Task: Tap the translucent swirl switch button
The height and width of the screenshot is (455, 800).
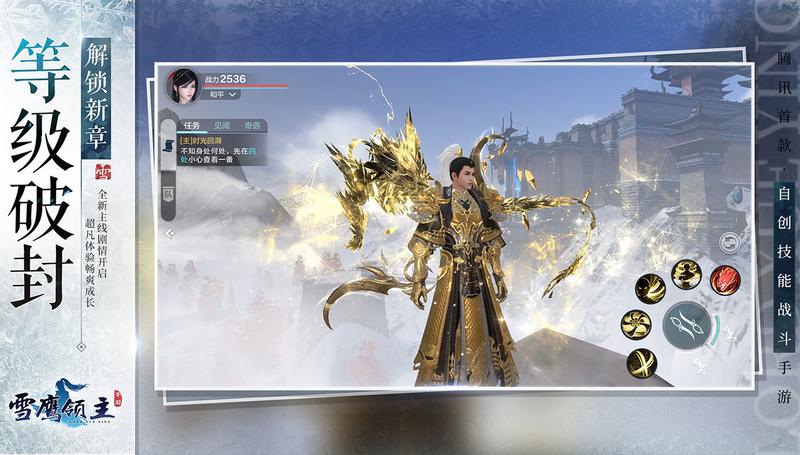Action: 730,242
